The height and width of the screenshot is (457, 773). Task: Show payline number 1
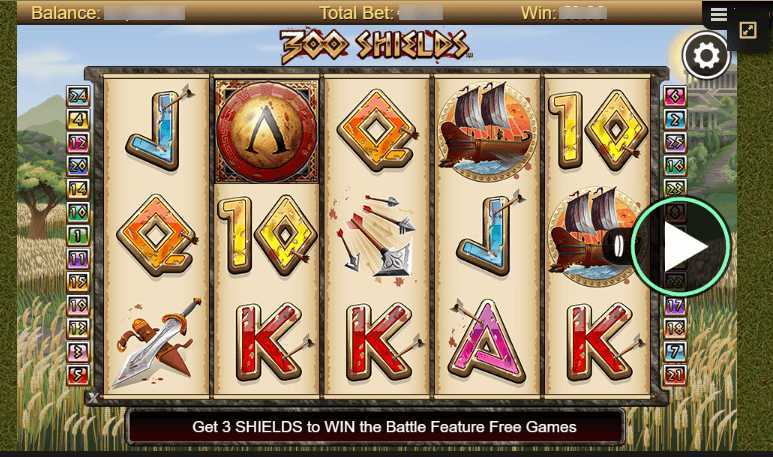(78, 235)
